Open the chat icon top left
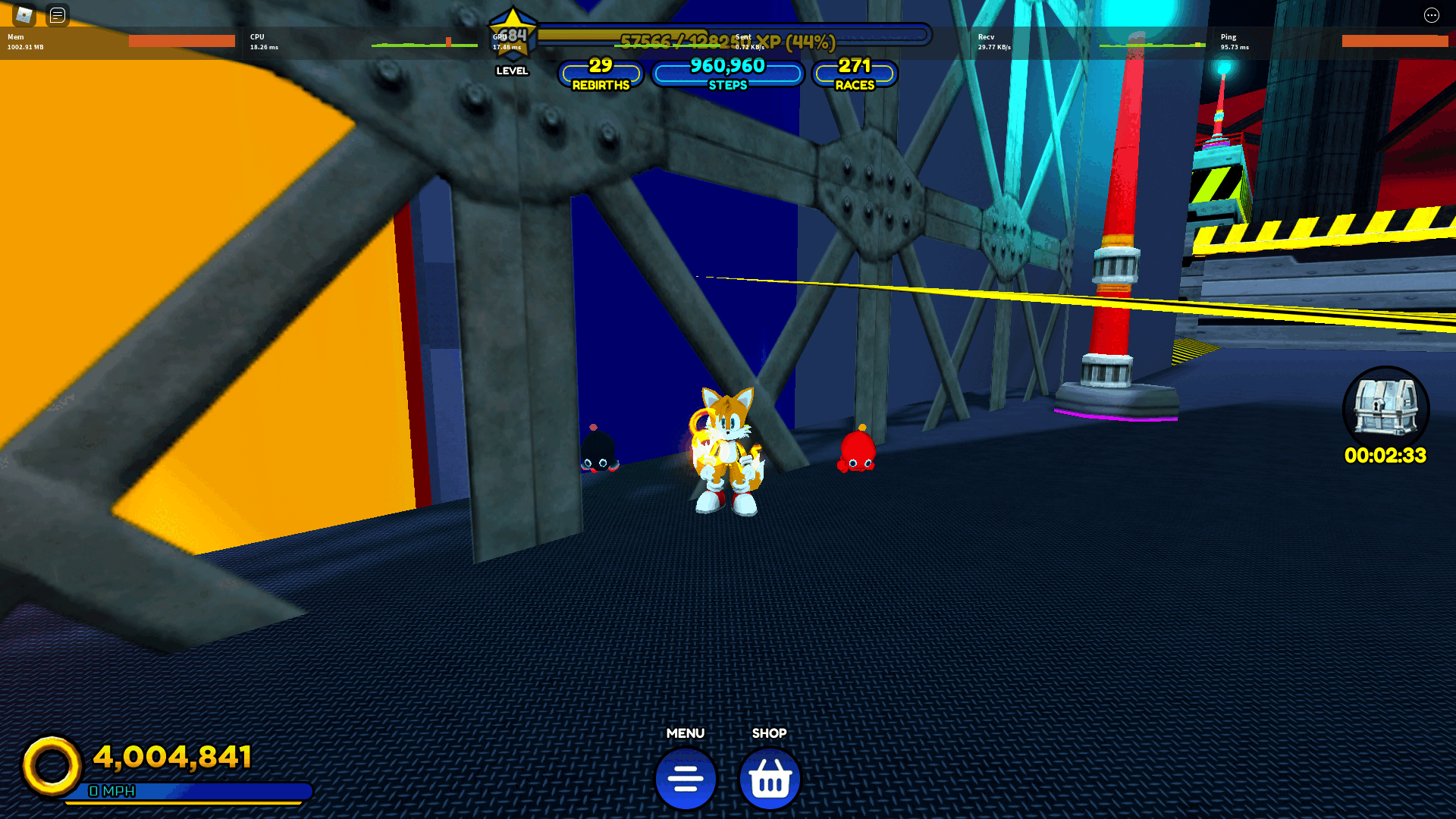 (58, 15)
